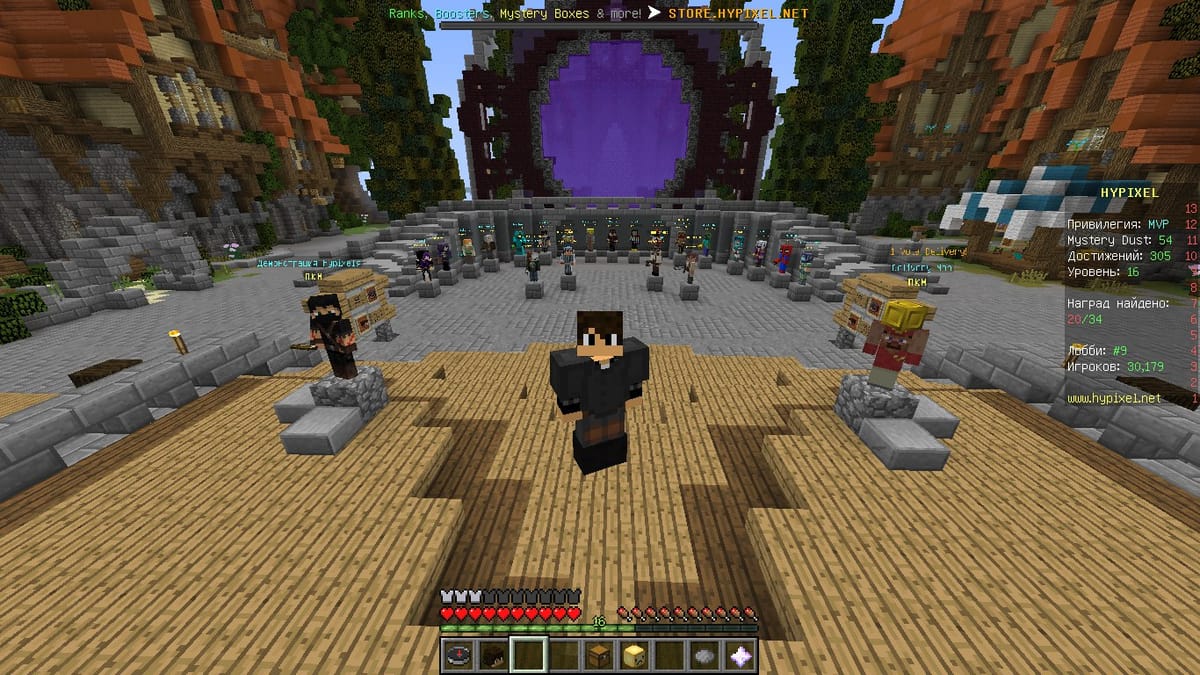Pick the gray dye hotbar slot
This screenshot has height=675, width=1200.
705,655
